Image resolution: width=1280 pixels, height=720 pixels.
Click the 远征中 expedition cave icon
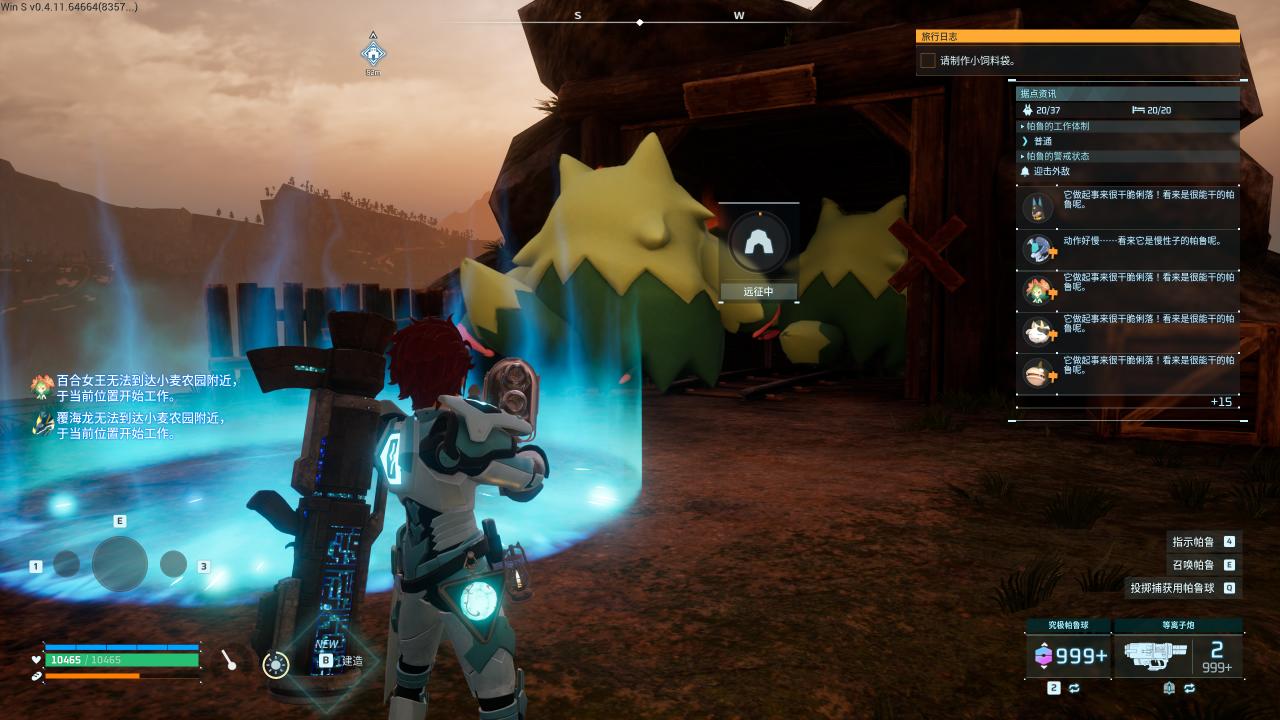coord(758,241)
